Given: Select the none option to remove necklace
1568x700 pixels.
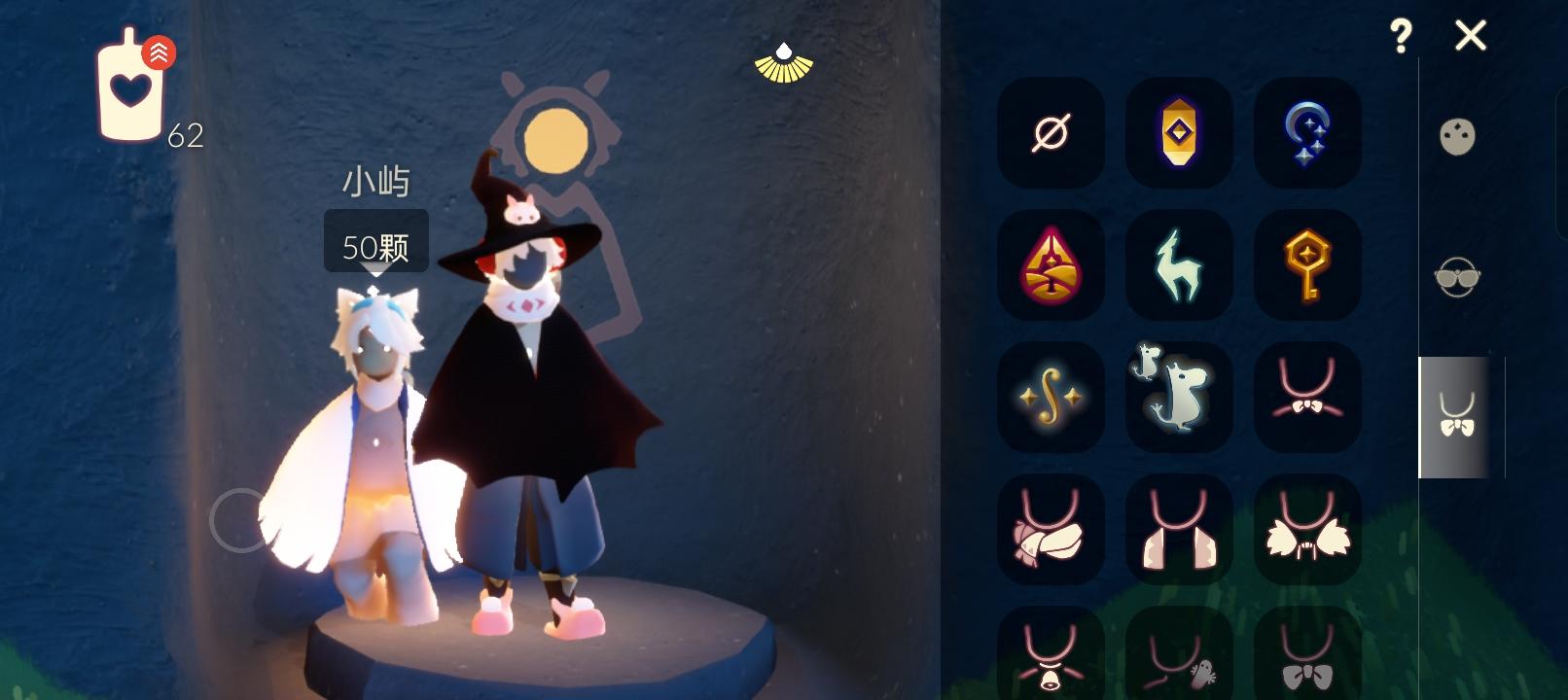Looking at the screenshot, I should [1051, 133].
